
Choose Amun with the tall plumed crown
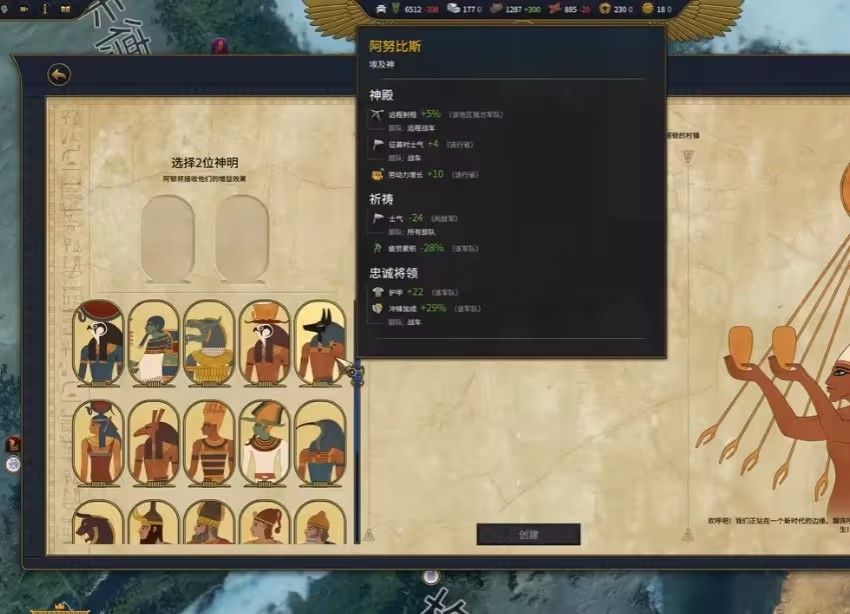(209, 443)
